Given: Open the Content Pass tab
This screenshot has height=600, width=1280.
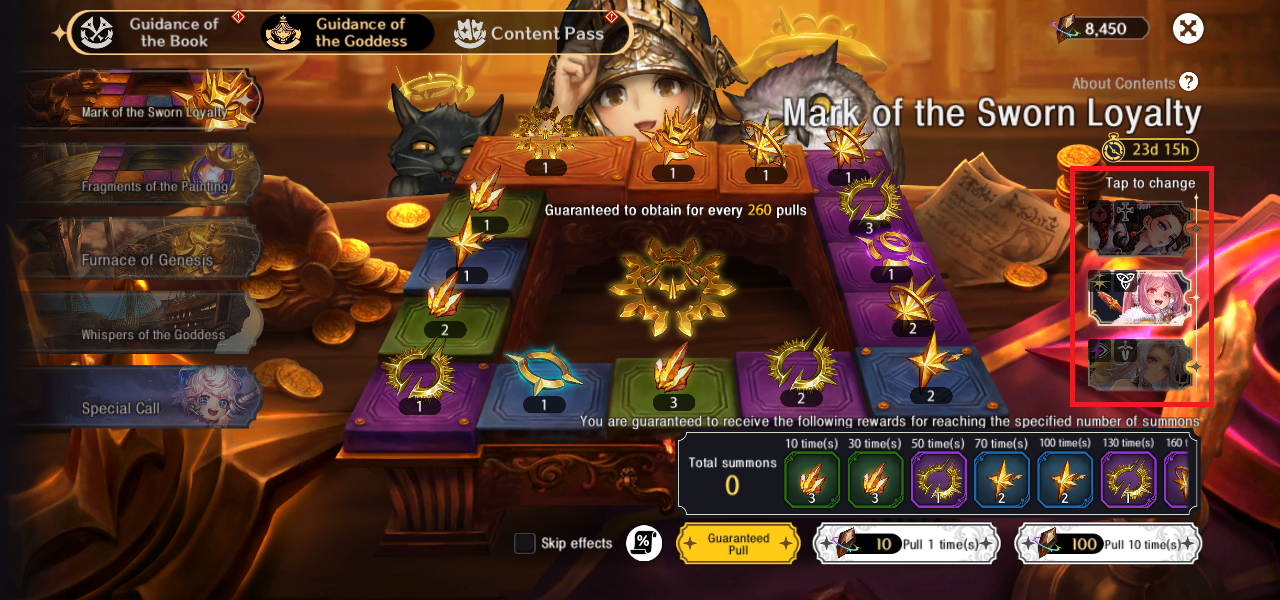Looking at the screenshot, I should click(x=530, y=33).
